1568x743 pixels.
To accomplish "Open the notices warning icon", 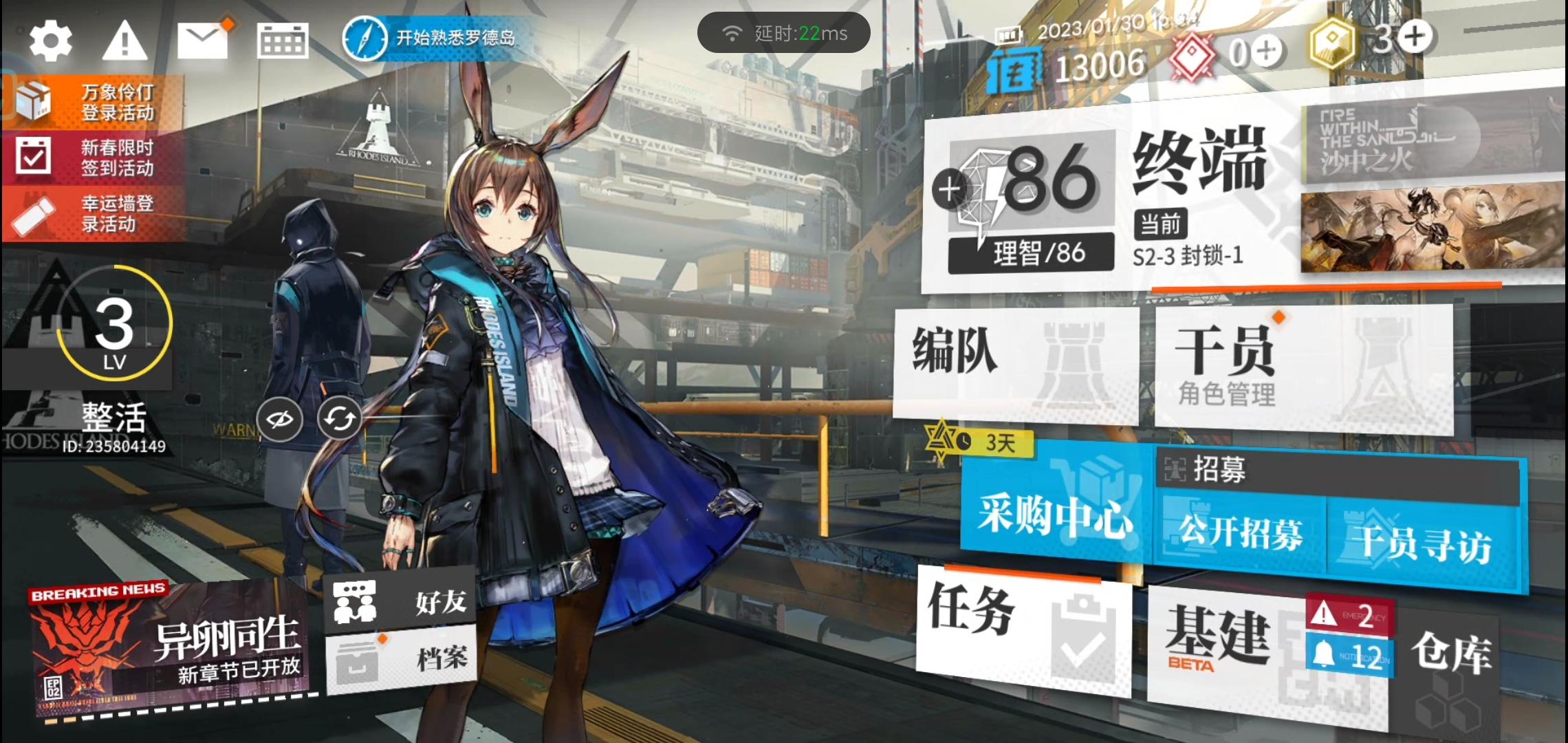I will (126, 41).
